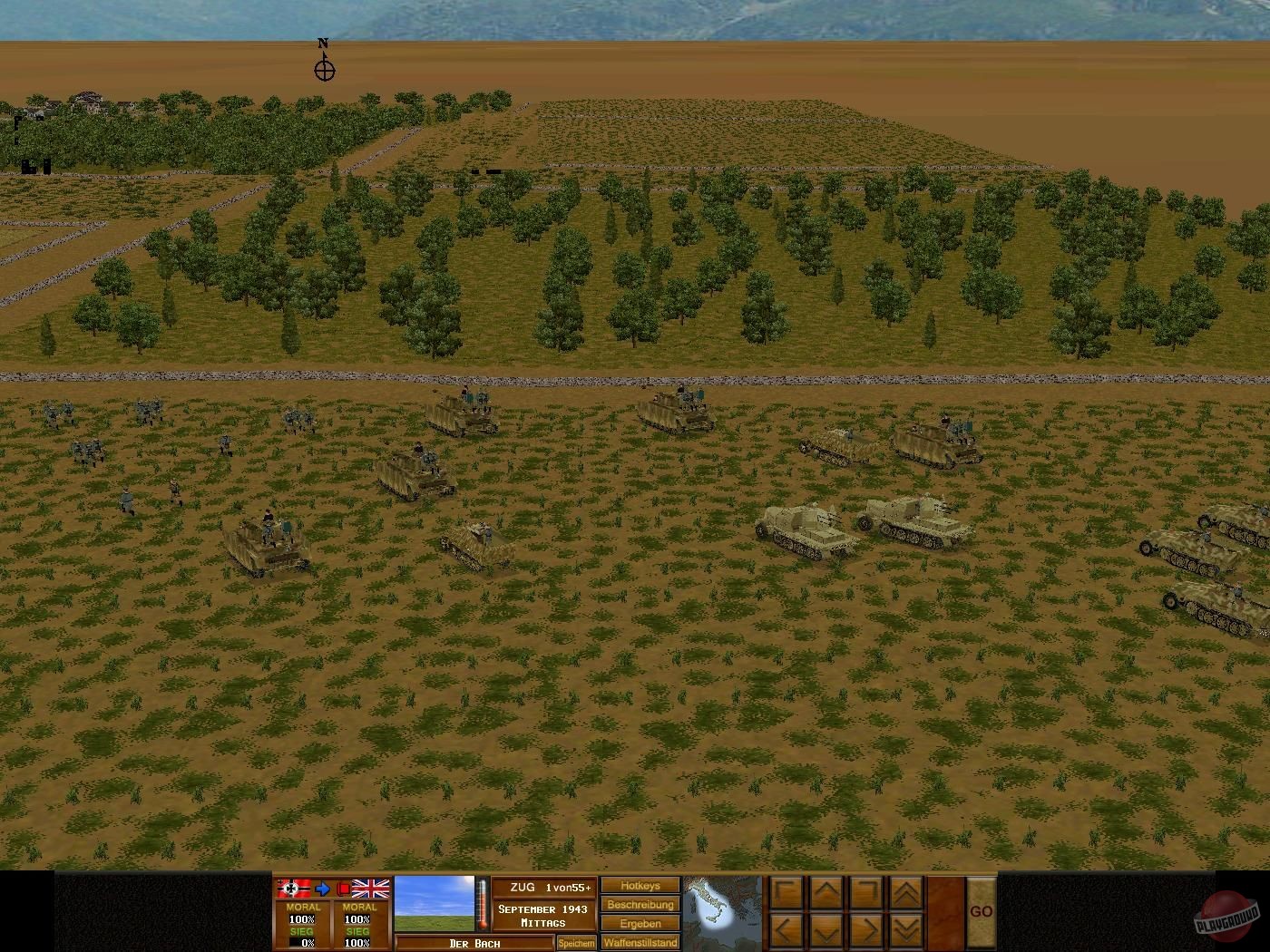The image size is (1270, 952).
Task: Click Speichern to save the game
Action: coord(577,943)
